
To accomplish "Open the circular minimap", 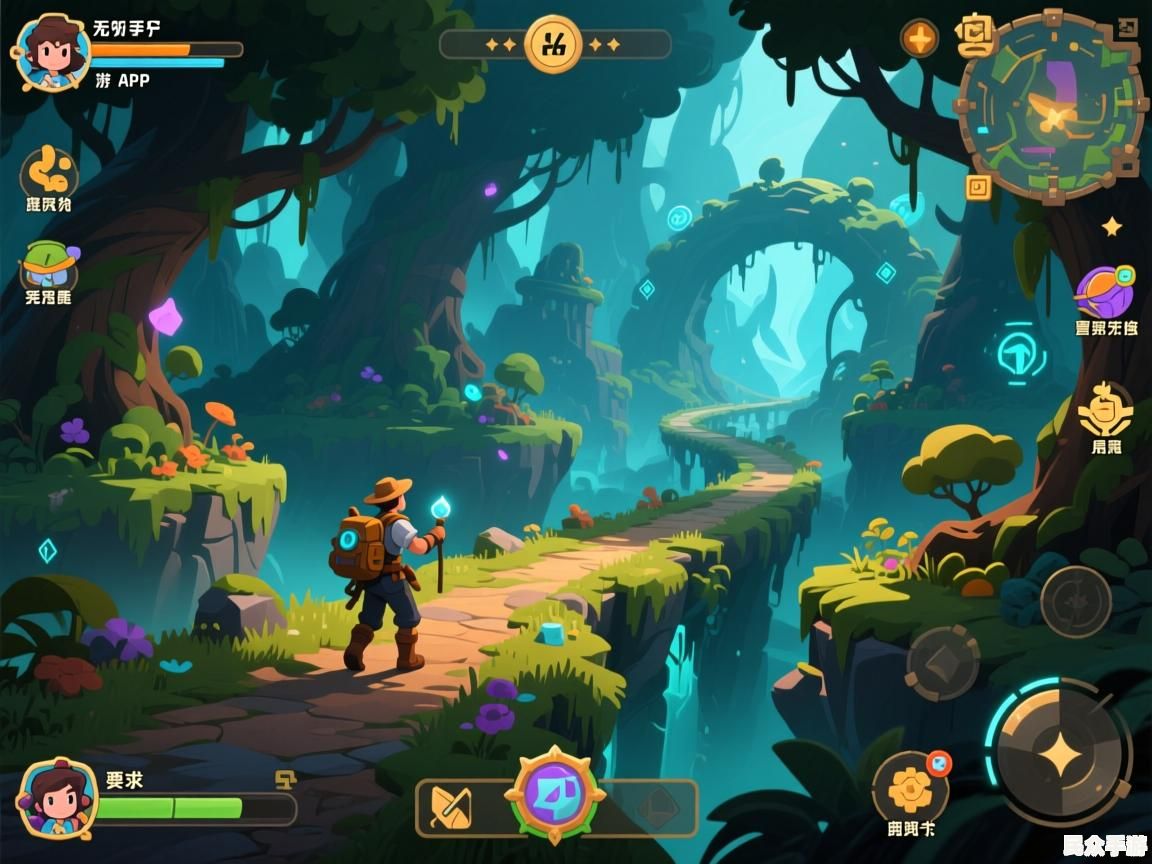I will 1049,108.
